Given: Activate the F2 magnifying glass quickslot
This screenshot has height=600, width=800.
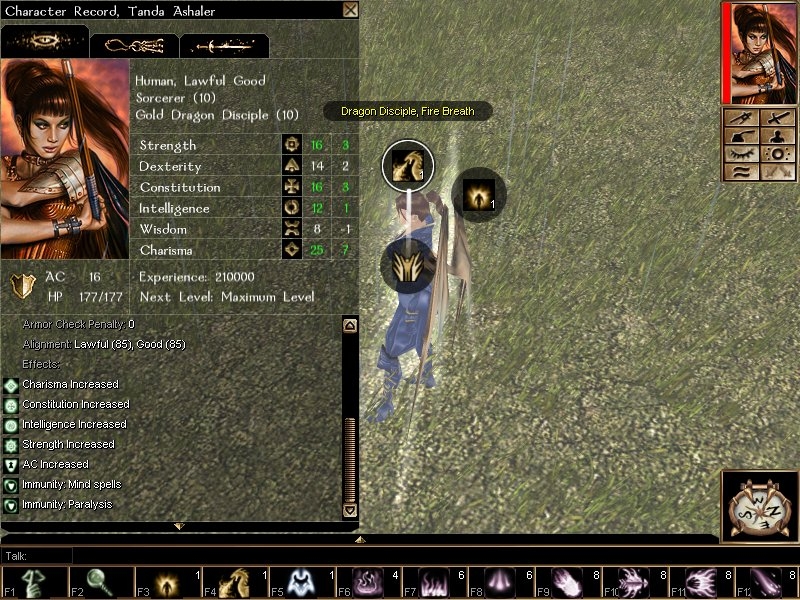Looking at the screenshot, I should [x=101, y=583].
